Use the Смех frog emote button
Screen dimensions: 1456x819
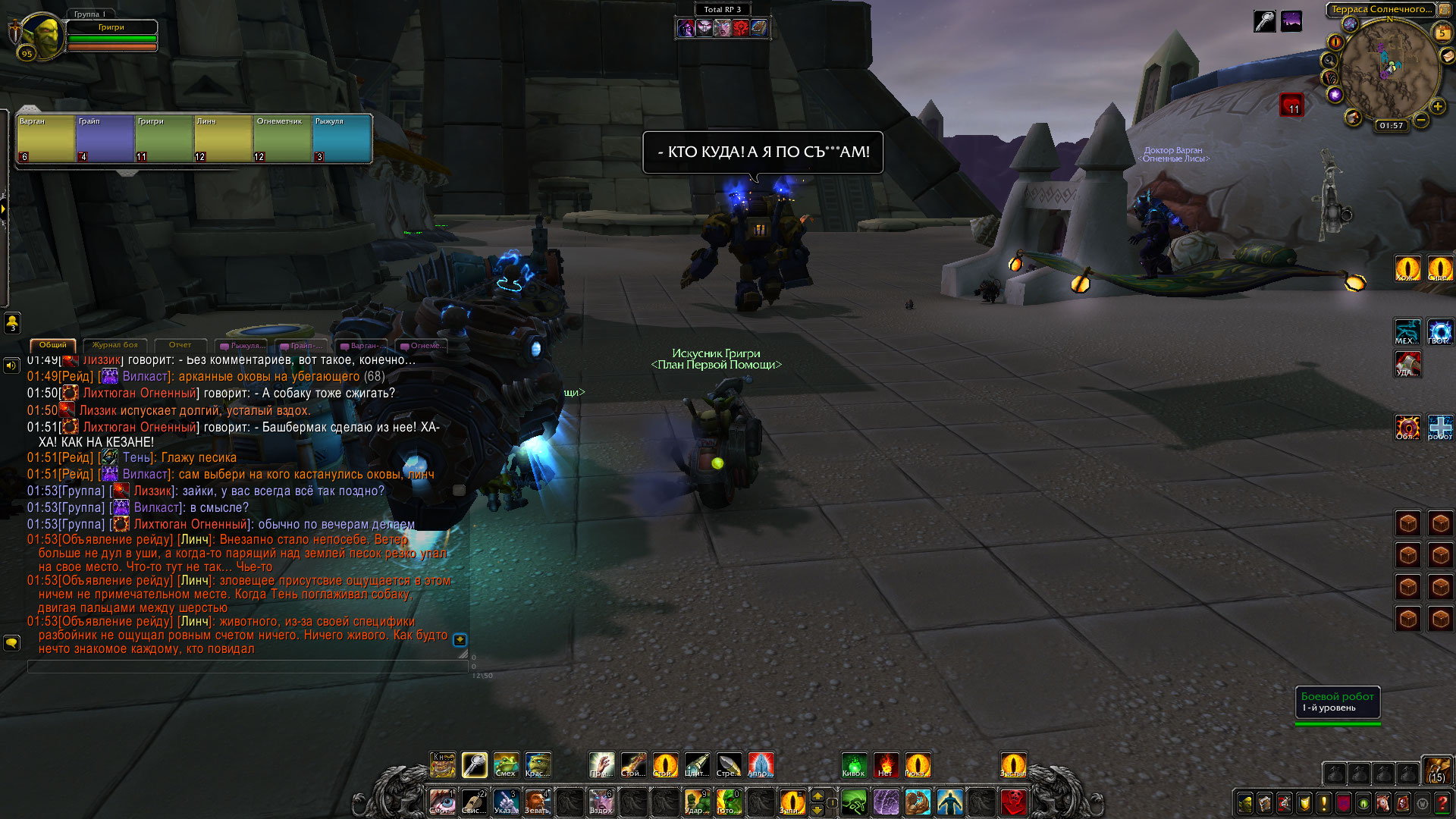click(506, 764)
